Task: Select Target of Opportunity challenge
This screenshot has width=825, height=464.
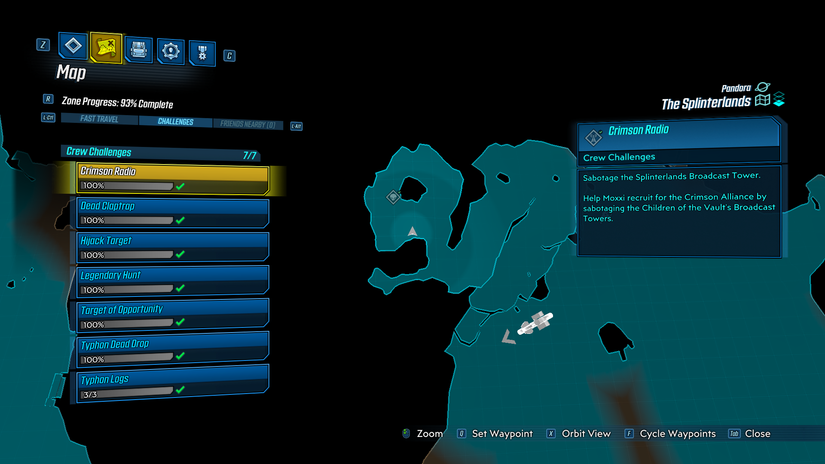Action: pos(172,316)
